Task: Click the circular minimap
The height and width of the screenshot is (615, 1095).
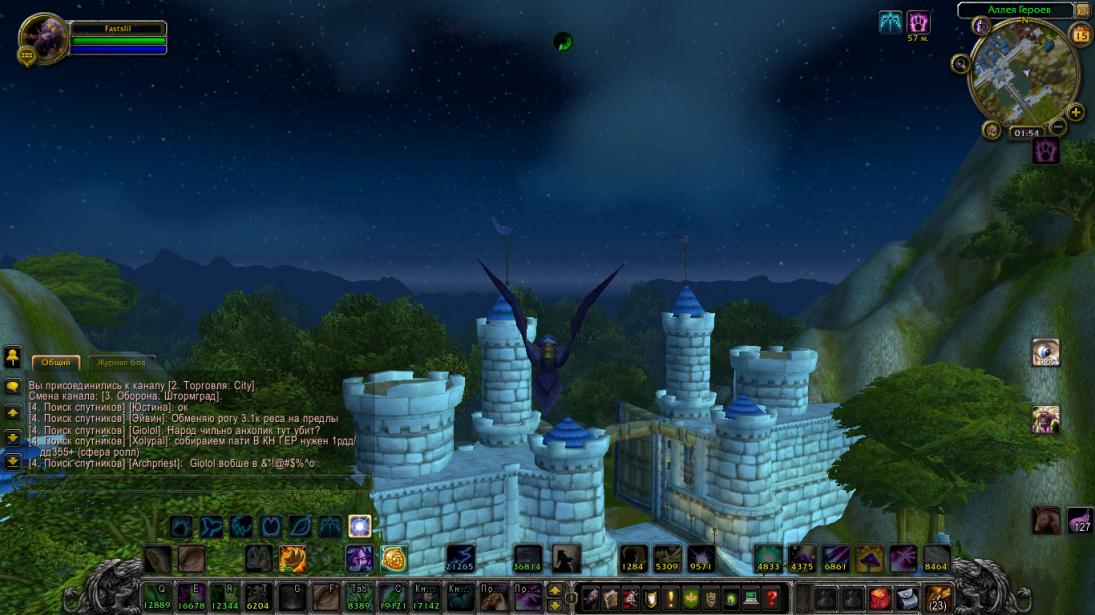Action: coord(1023,73)
